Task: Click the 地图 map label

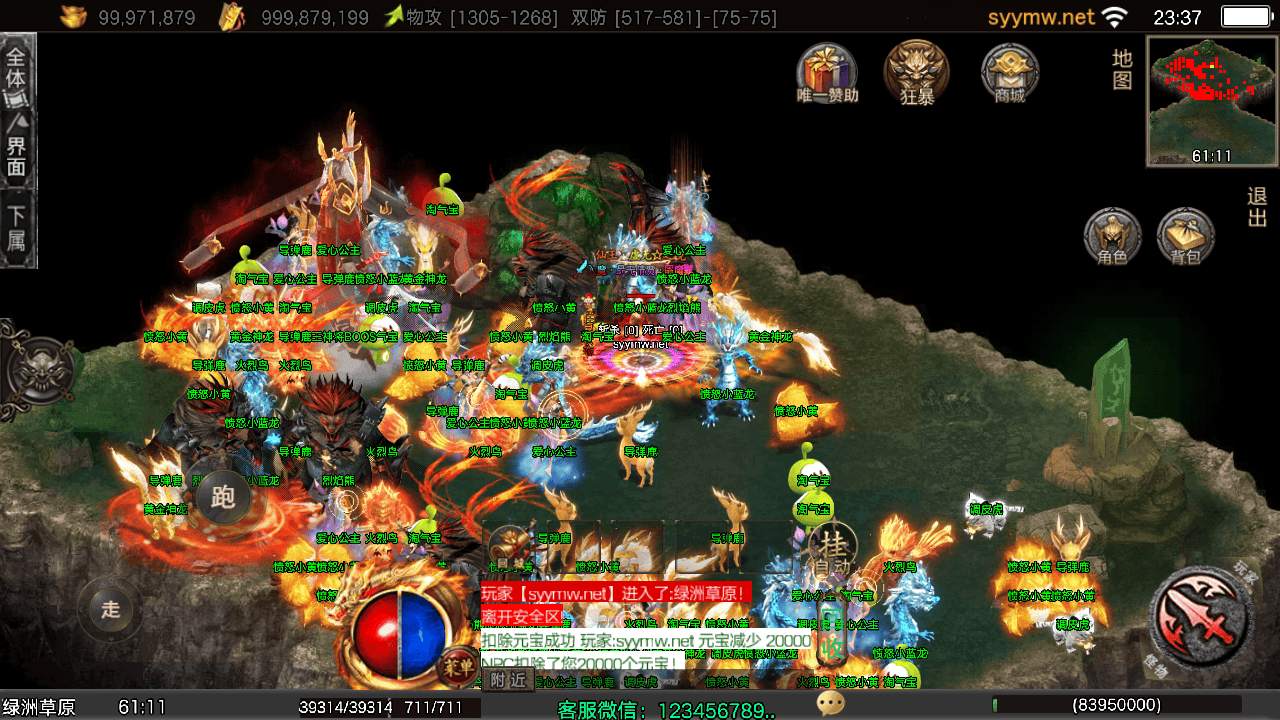Action: 1122,69
